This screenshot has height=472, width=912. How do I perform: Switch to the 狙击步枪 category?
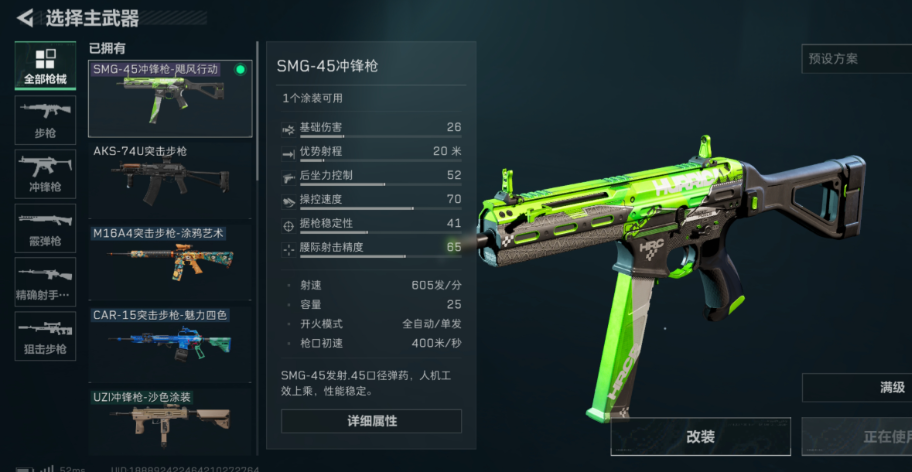point(45,336)
